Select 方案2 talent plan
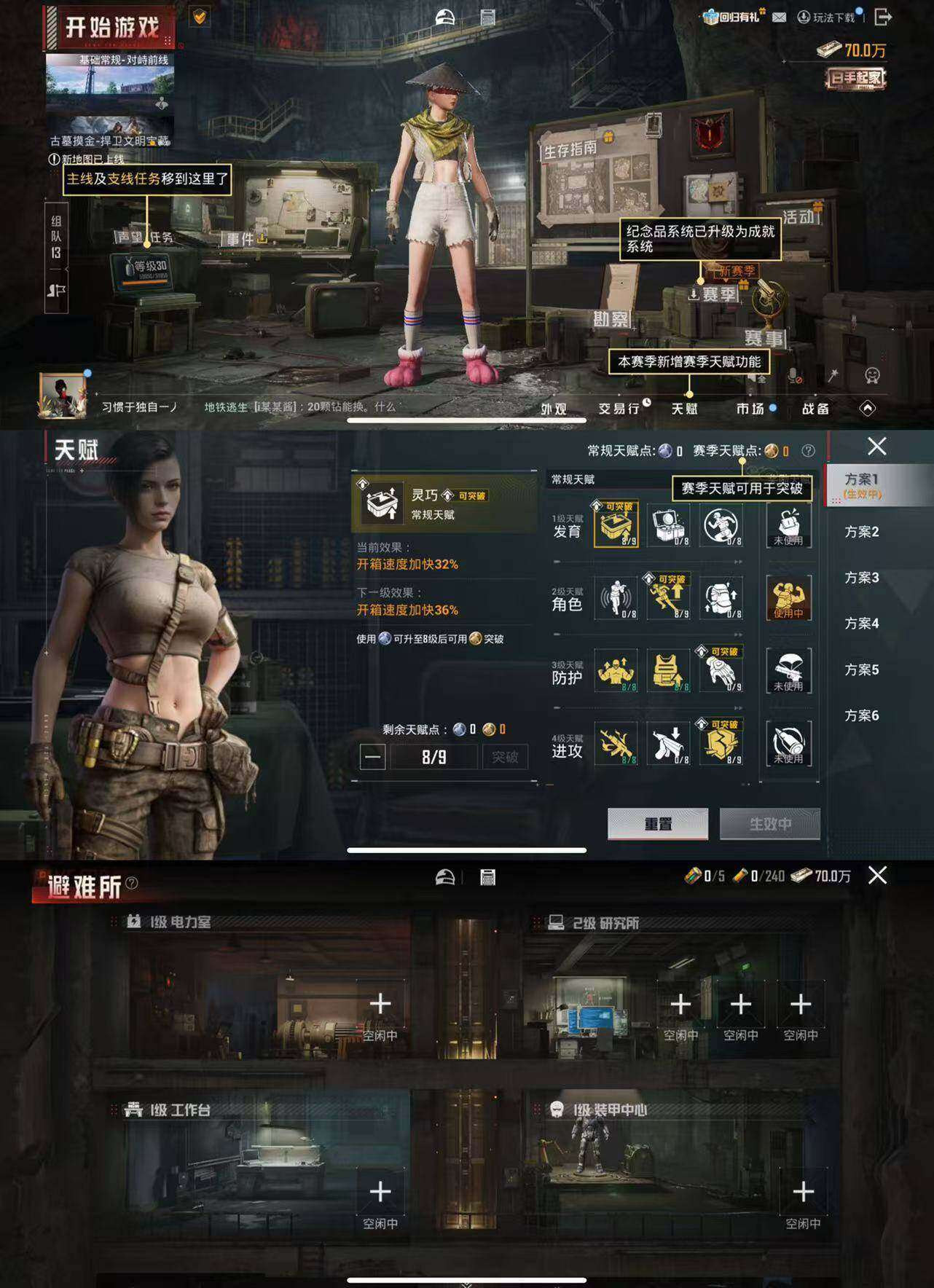Screen dimensions: 934x1288 coord(863,532)
